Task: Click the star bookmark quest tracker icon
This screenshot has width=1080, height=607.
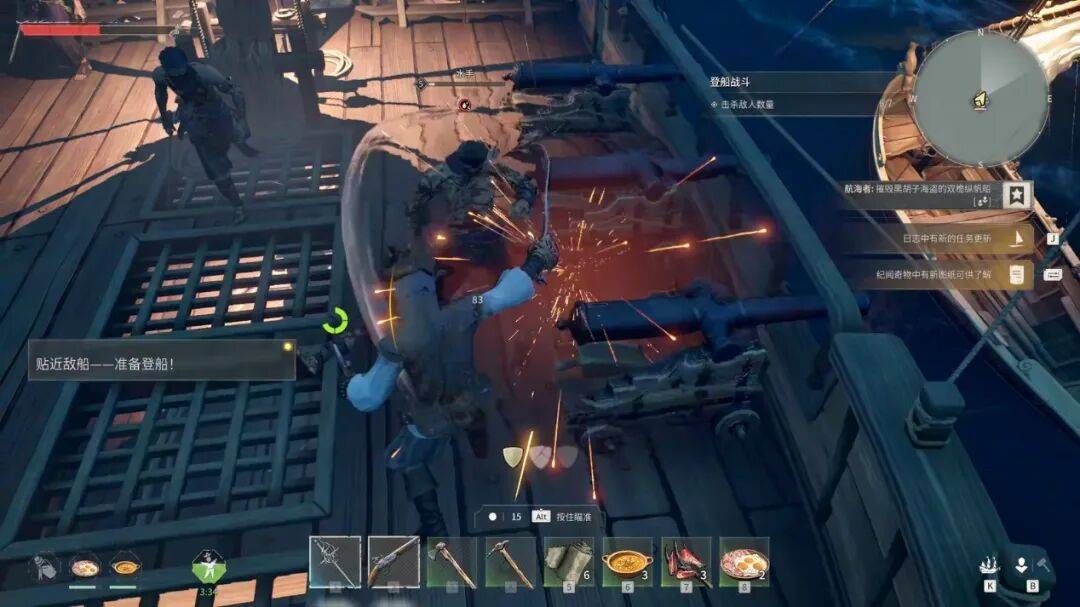Action: point(1017,195)
